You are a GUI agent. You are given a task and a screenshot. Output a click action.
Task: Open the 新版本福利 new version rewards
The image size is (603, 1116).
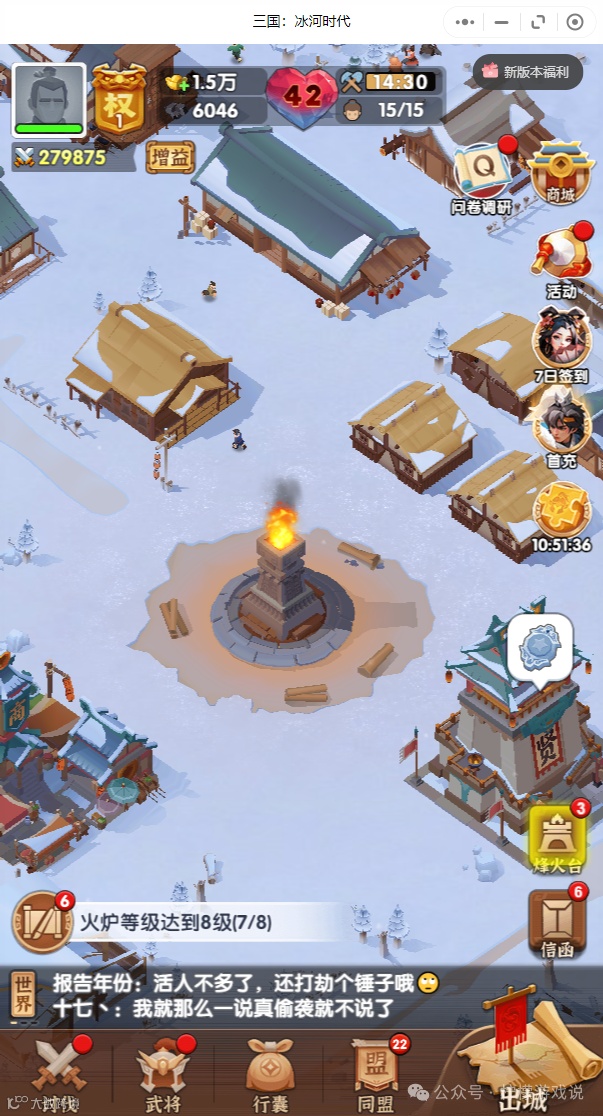[x=526, y=72]
